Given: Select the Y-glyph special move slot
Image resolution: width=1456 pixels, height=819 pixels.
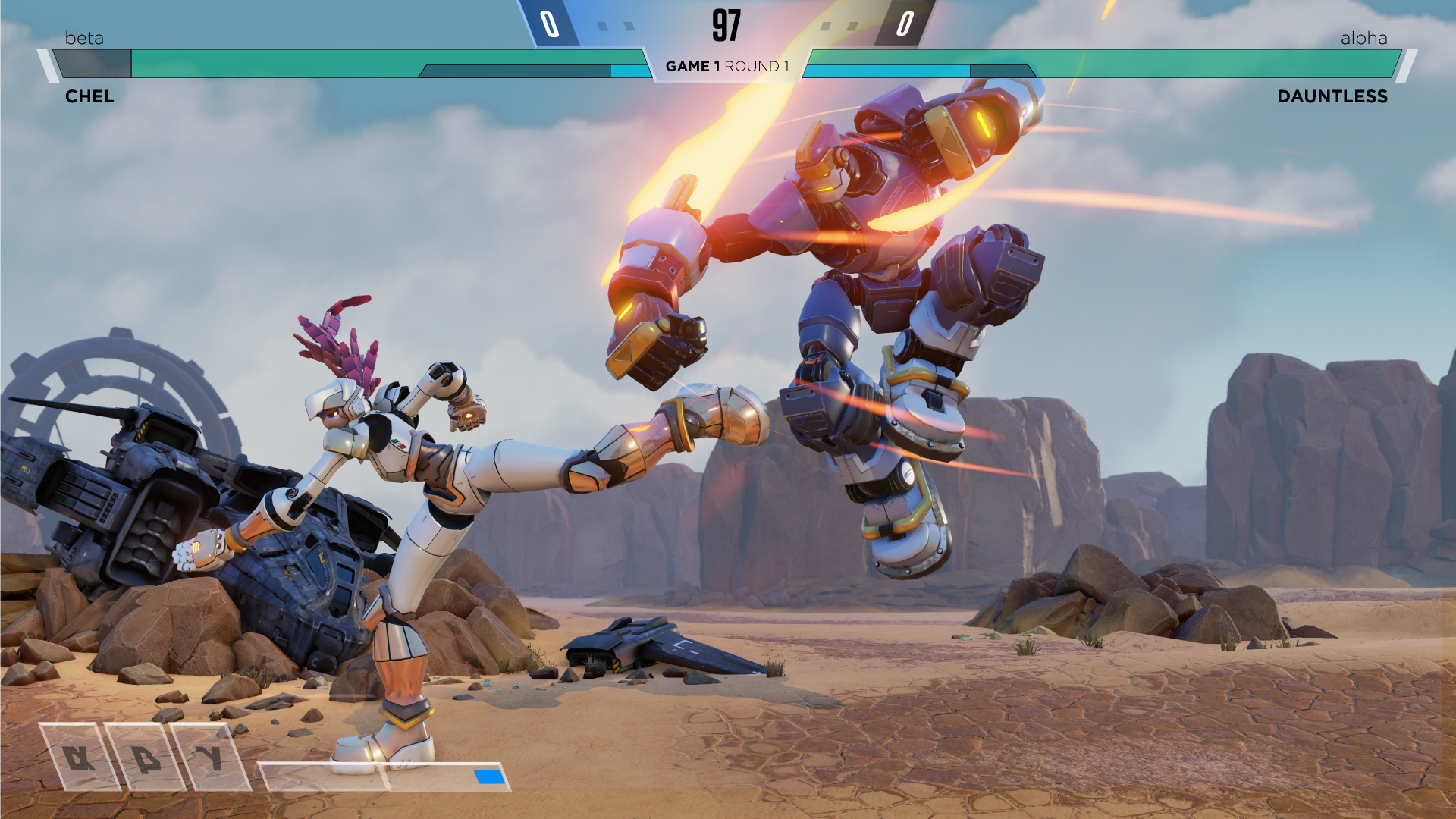Looking at the screenshot, I should [x=209, y=757].
